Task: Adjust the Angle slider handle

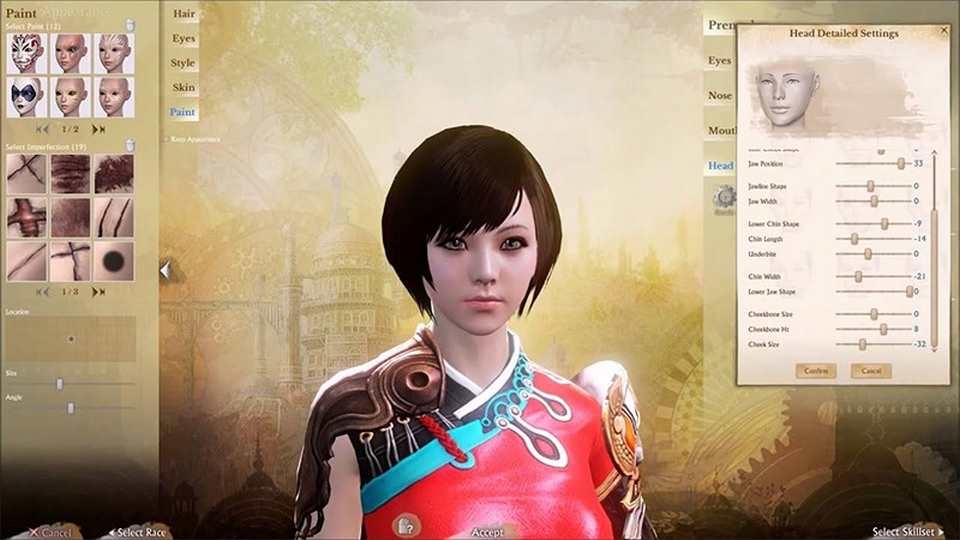Action: (x=71, y=408)
